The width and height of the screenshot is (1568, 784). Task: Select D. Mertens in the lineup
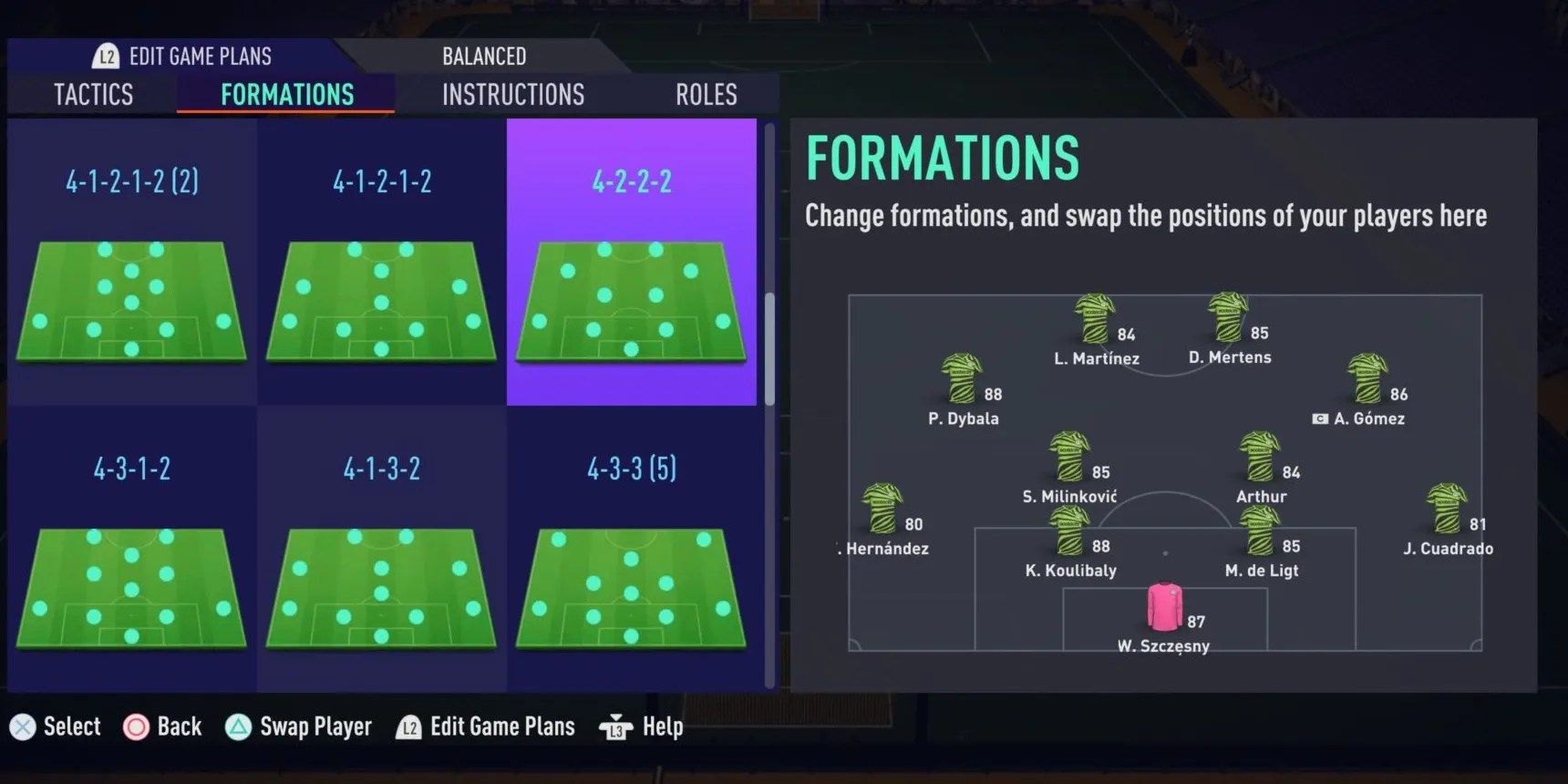point(1226,319)
